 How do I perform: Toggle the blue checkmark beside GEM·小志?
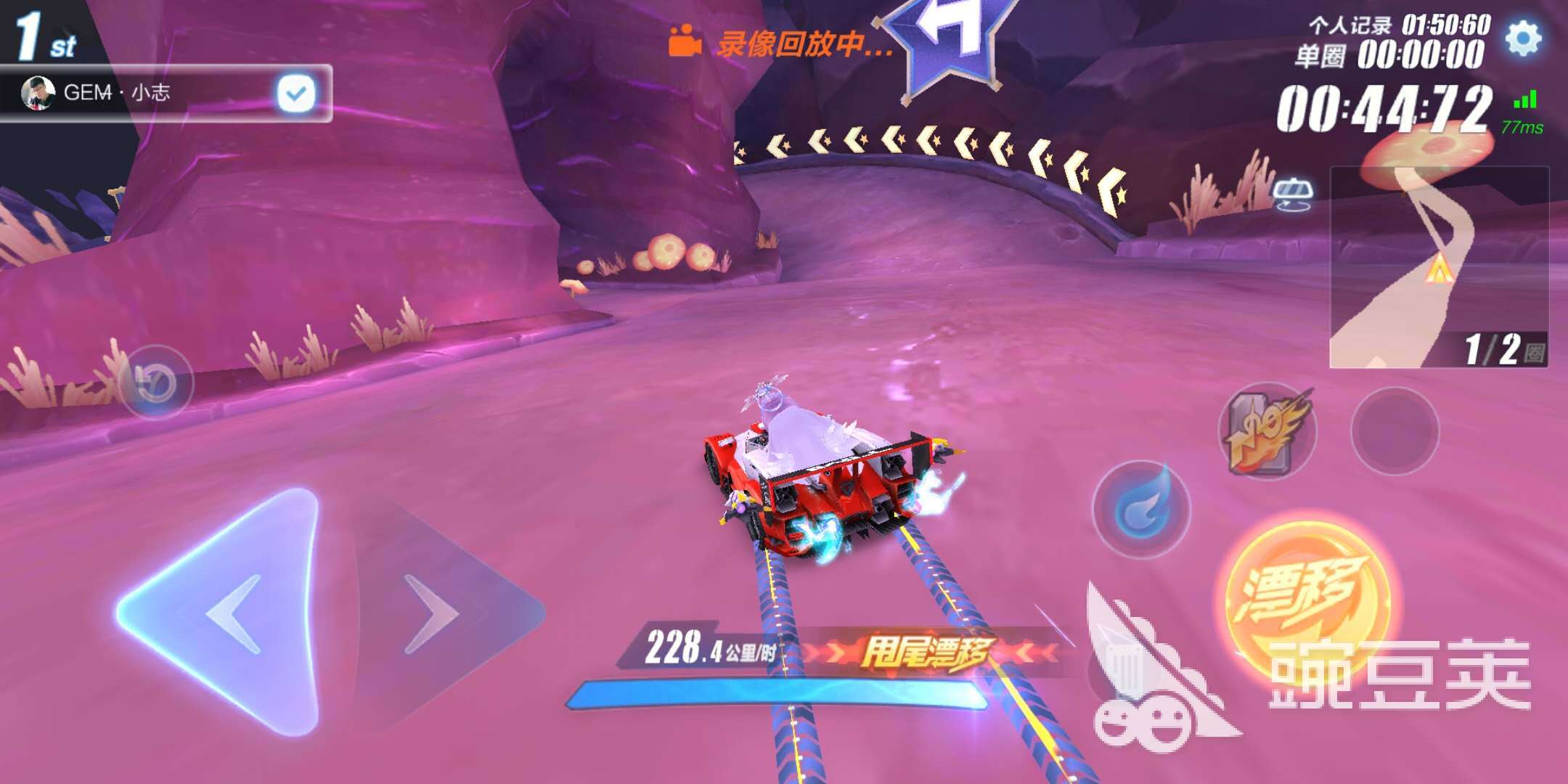pyautogui.click(x=293, y=92)
